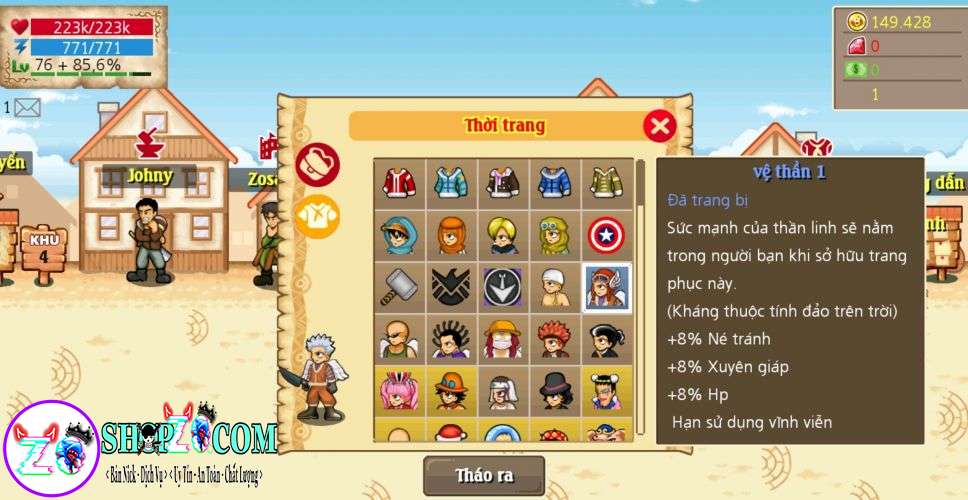The image size is (968, 500).
Task: Close the Thời trang window
Action: [x=659, y=126]
